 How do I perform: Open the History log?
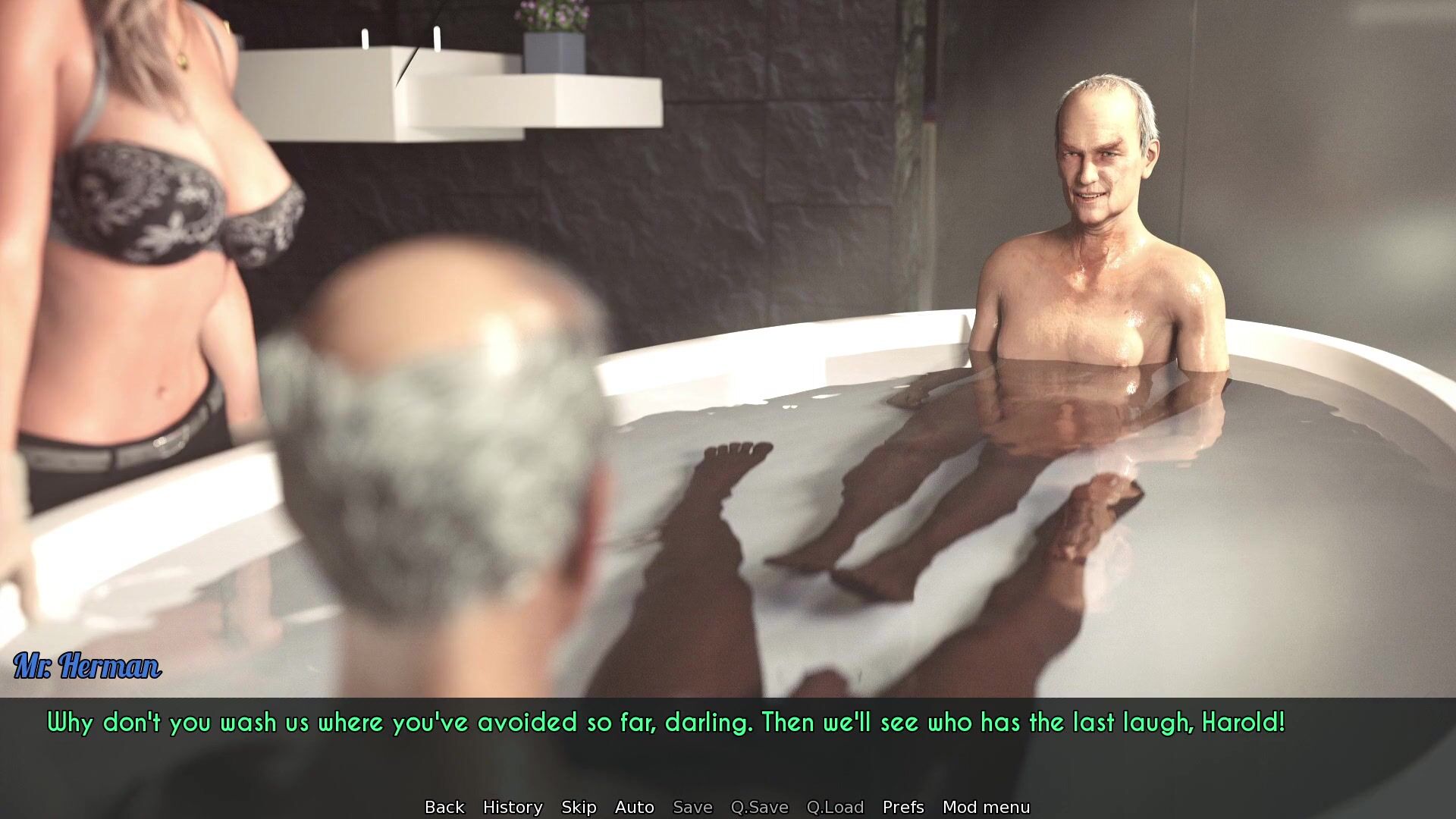click(513, 807)
